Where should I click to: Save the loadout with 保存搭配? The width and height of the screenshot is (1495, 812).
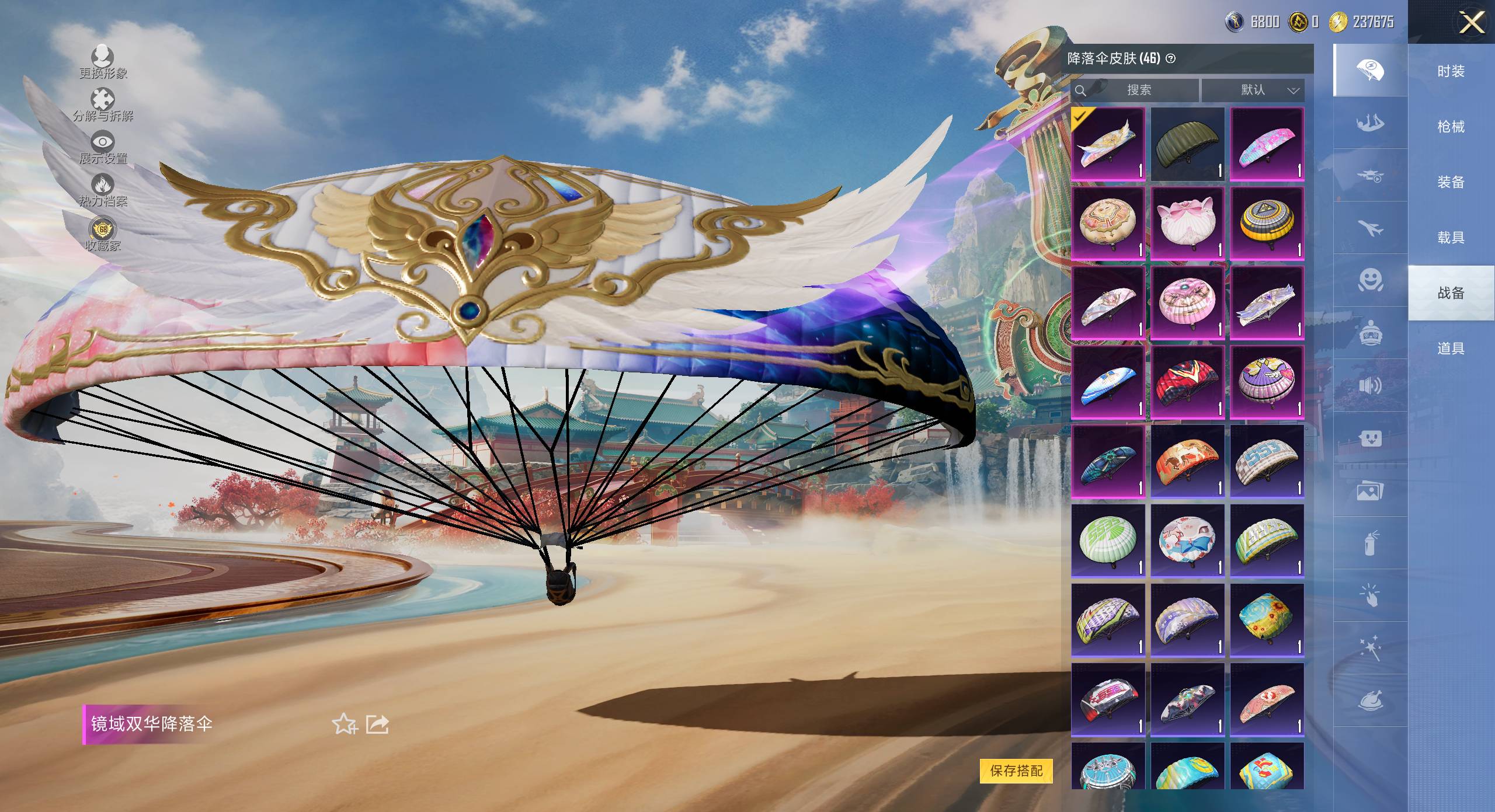point(1016,771)
